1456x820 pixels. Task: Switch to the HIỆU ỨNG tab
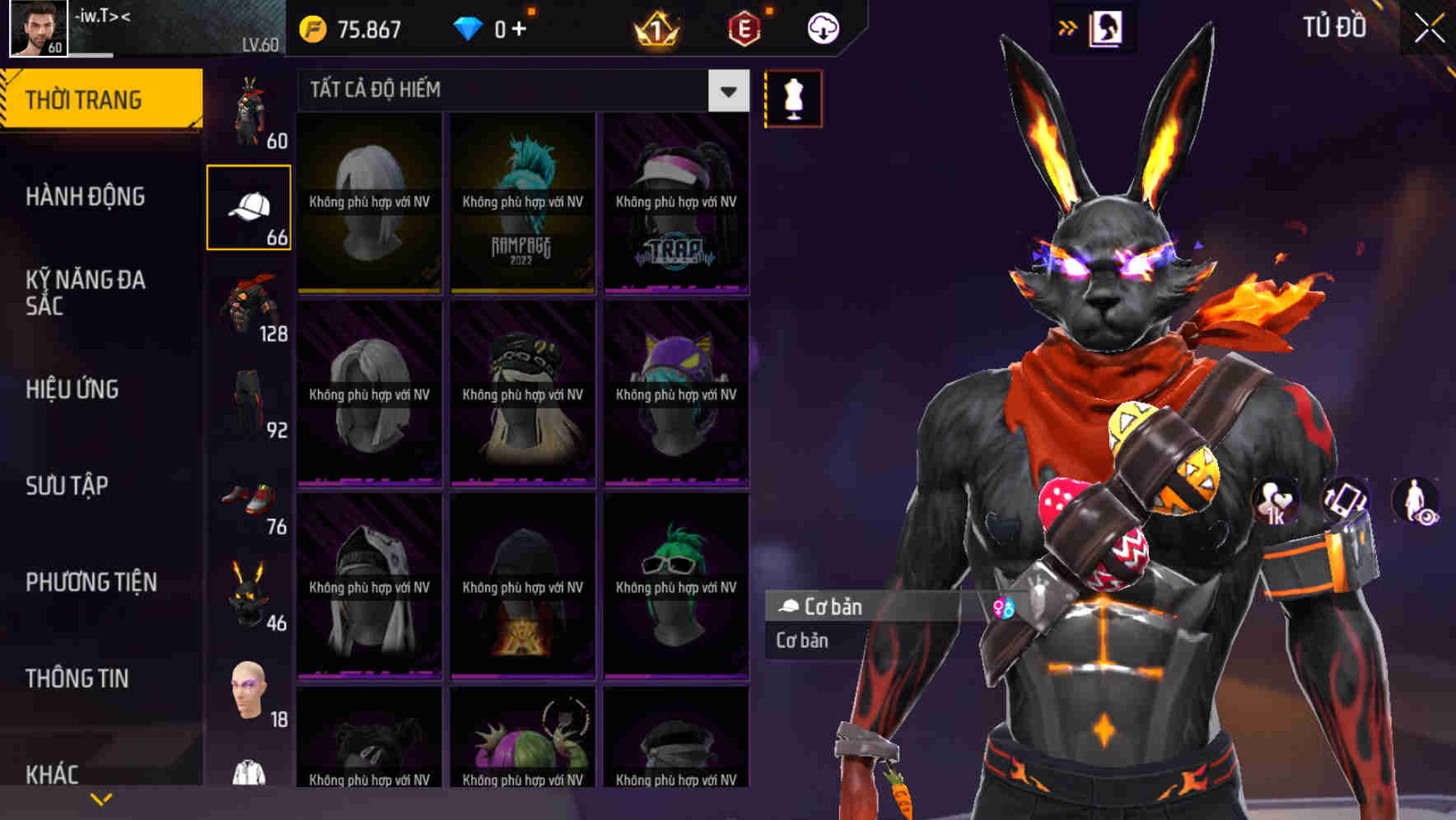click(x=72, y=389)
